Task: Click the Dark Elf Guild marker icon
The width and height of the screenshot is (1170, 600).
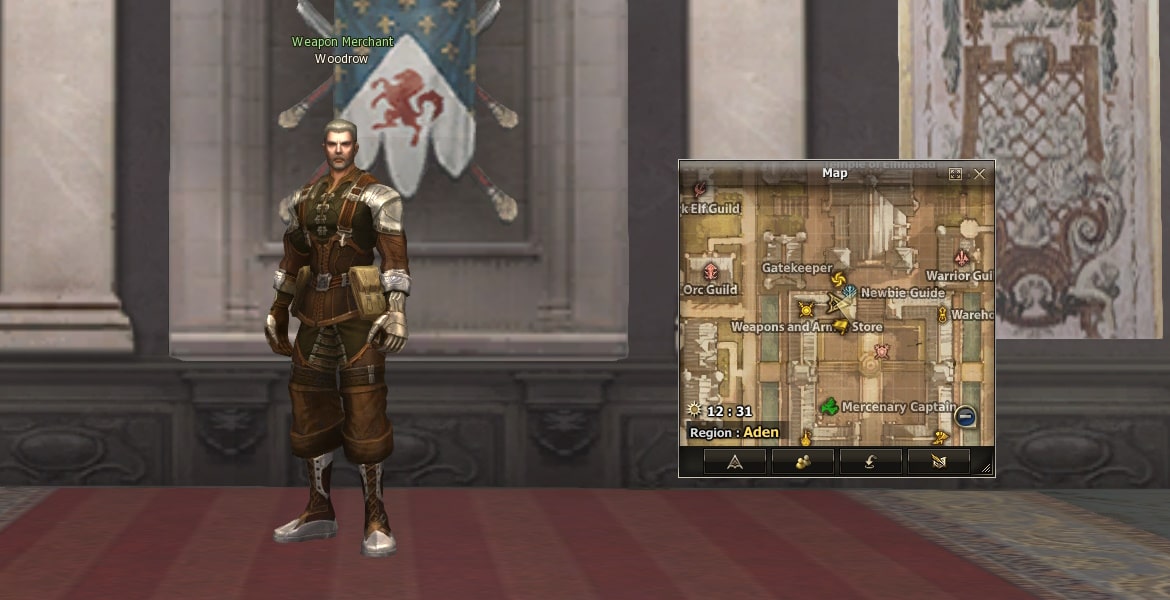Action: click(699, 189)
